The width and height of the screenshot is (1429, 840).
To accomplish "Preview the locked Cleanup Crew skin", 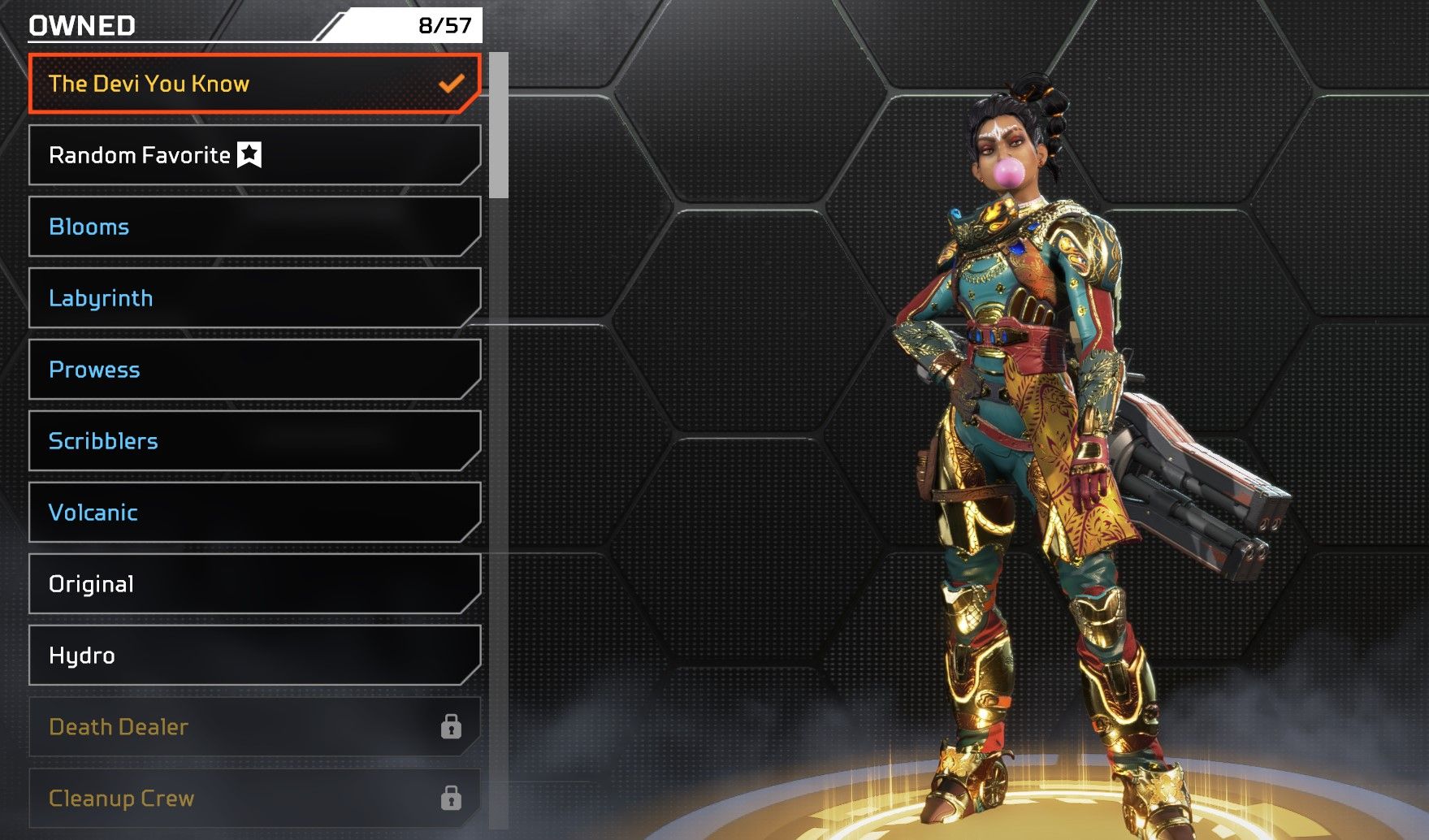I will pos(254,799).
